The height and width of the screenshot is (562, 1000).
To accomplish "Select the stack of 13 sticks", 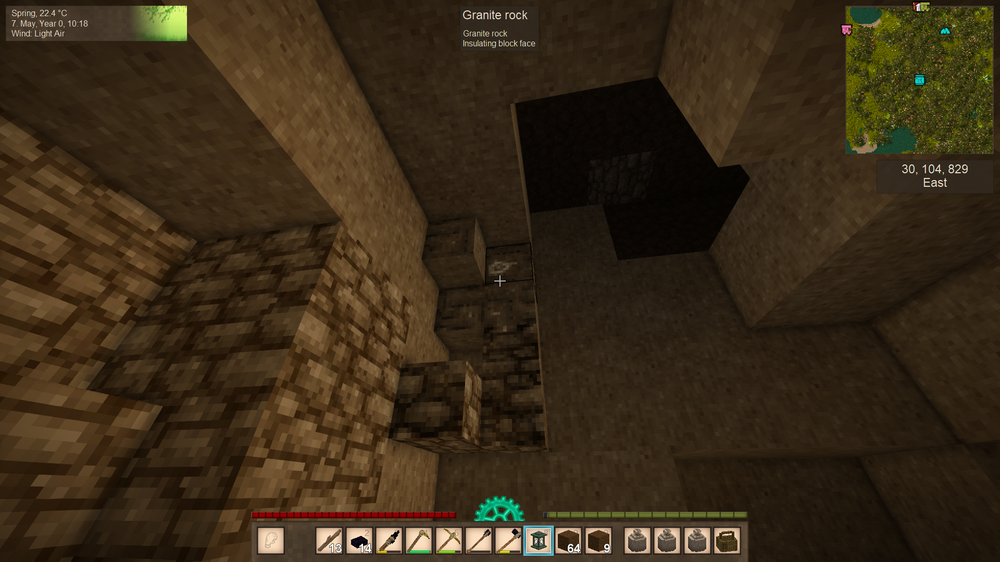I will pos(329,541).
